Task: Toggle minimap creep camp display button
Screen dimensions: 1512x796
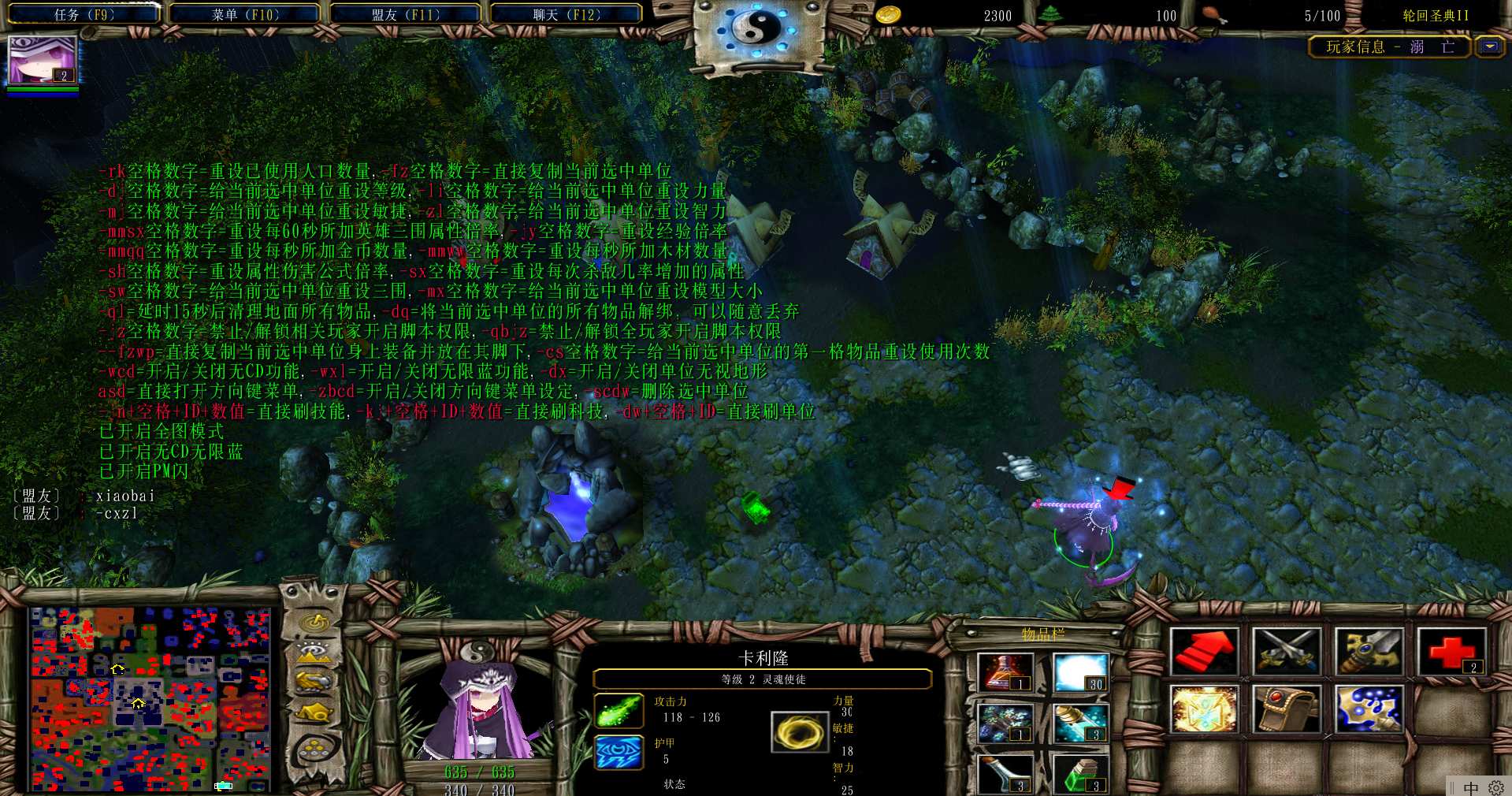Action: (315, 713)
